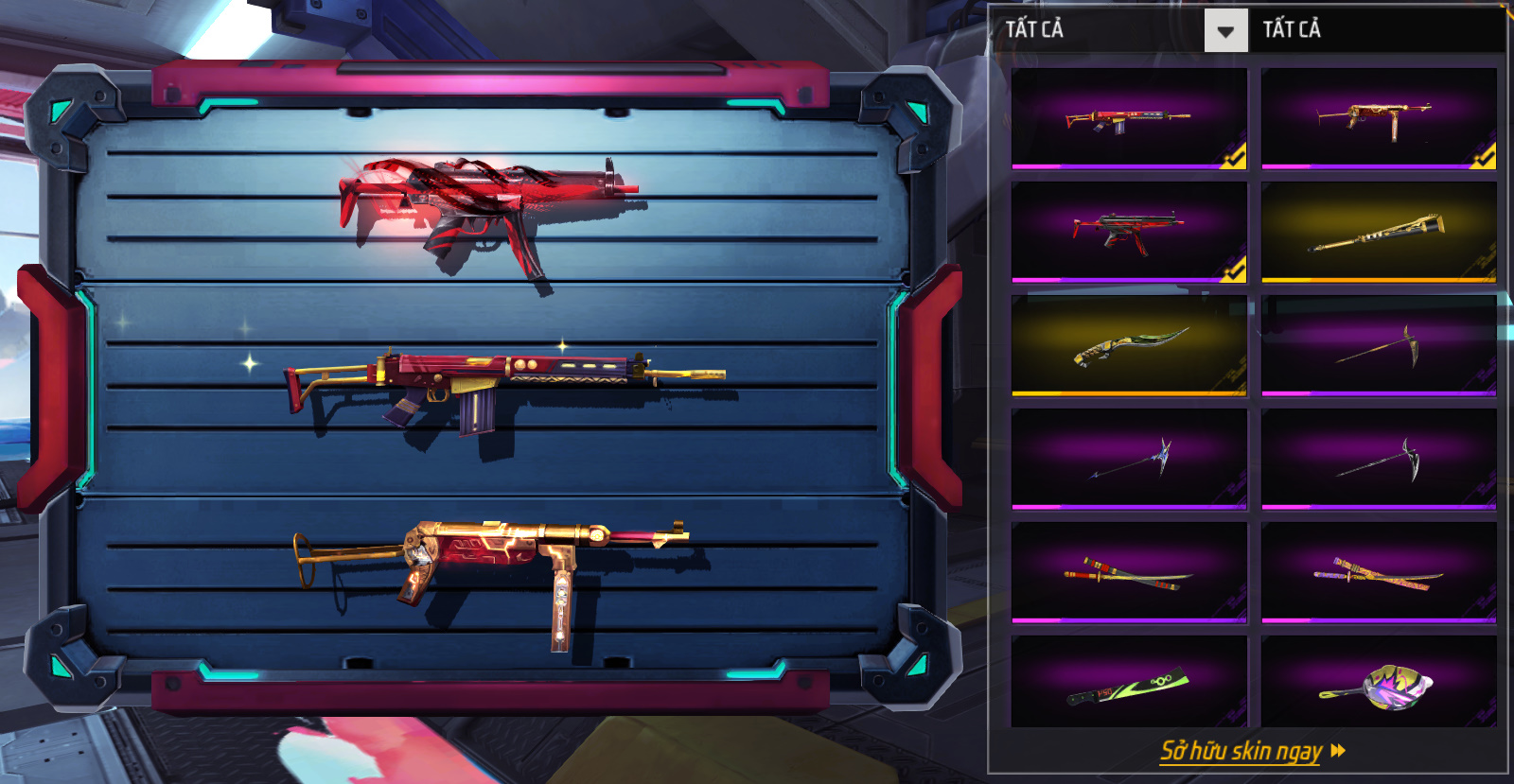Open the TẤT CẢ filter dropdown arrow

1225,31
